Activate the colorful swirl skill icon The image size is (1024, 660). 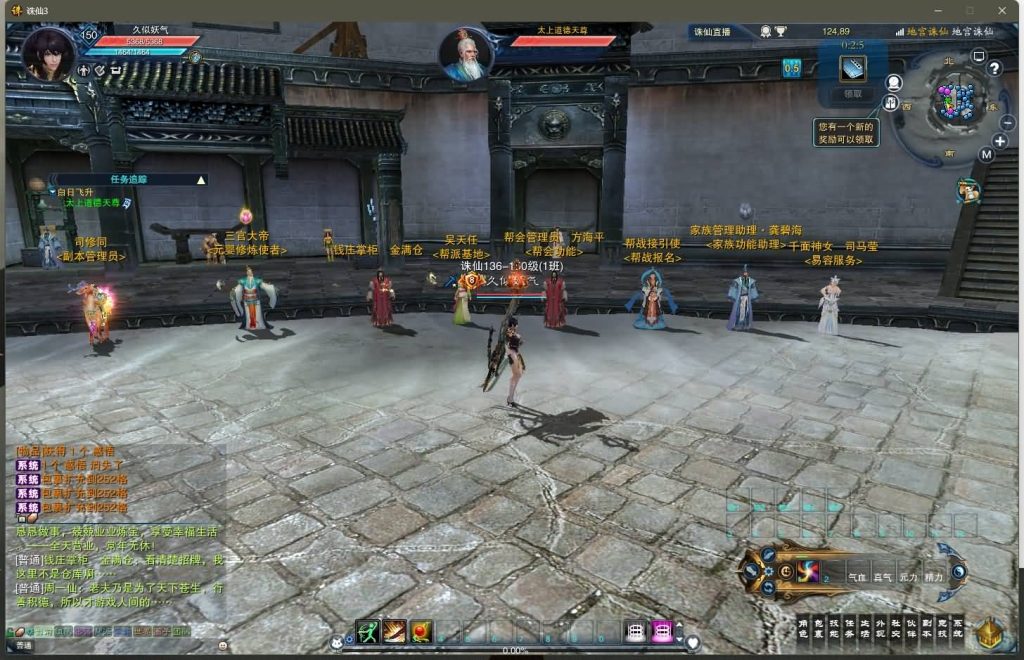click(x=807, y=571)
